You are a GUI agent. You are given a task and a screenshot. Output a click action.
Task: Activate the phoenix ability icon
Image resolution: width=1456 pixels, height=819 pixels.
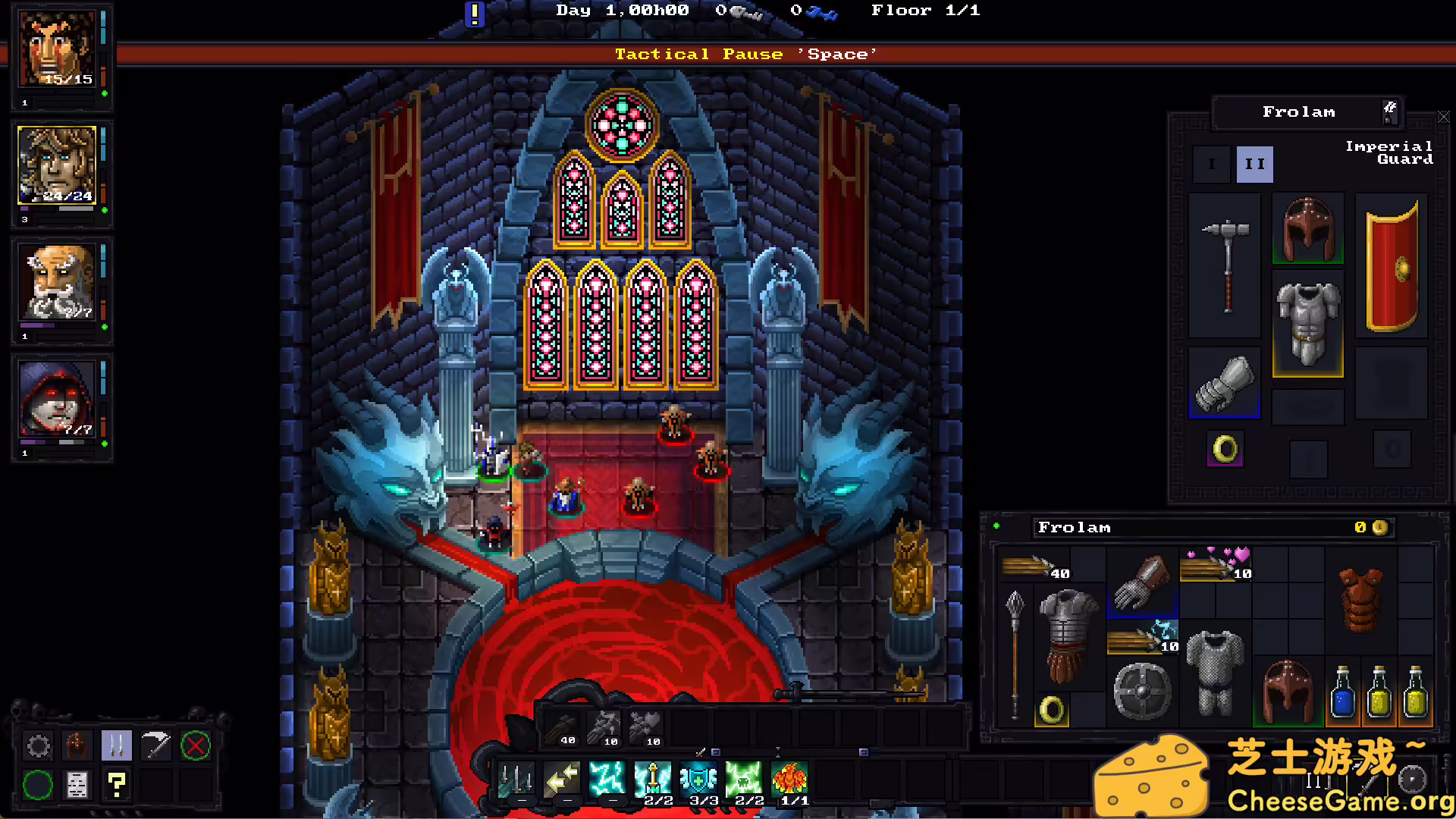pyautogui.click(x=789, y=778)
